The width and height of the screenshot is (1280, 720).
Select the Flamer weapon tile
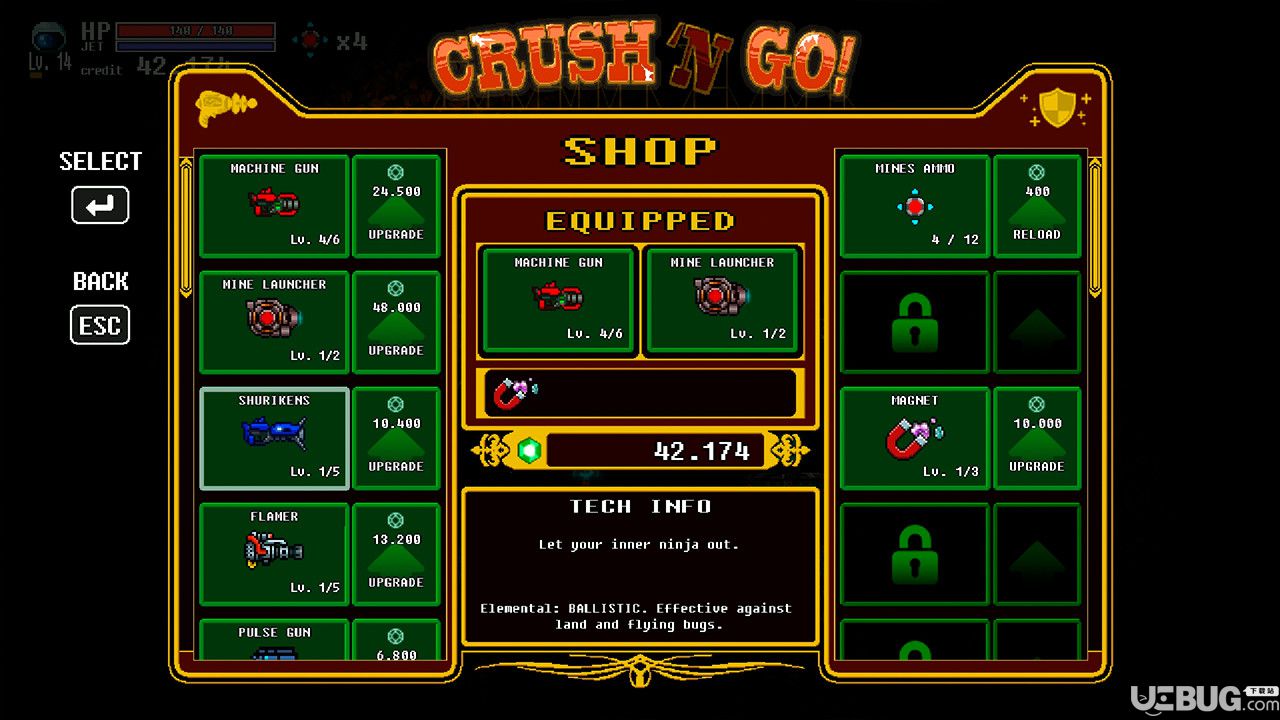pyautogui.click(x=274, y=554)
